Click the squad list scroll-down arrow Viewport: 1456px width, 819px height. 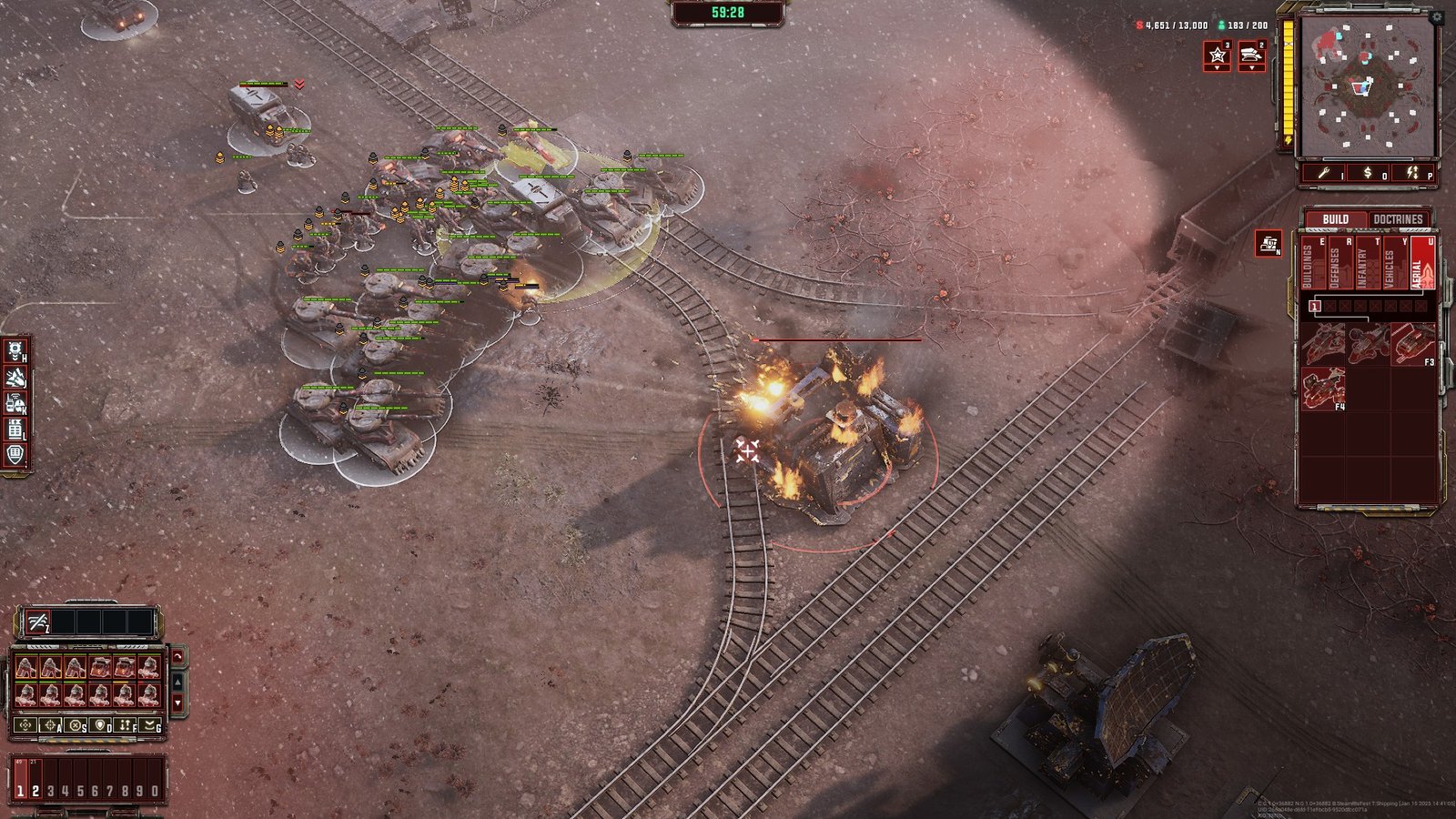pyautogui.click(x=178, y=703)
